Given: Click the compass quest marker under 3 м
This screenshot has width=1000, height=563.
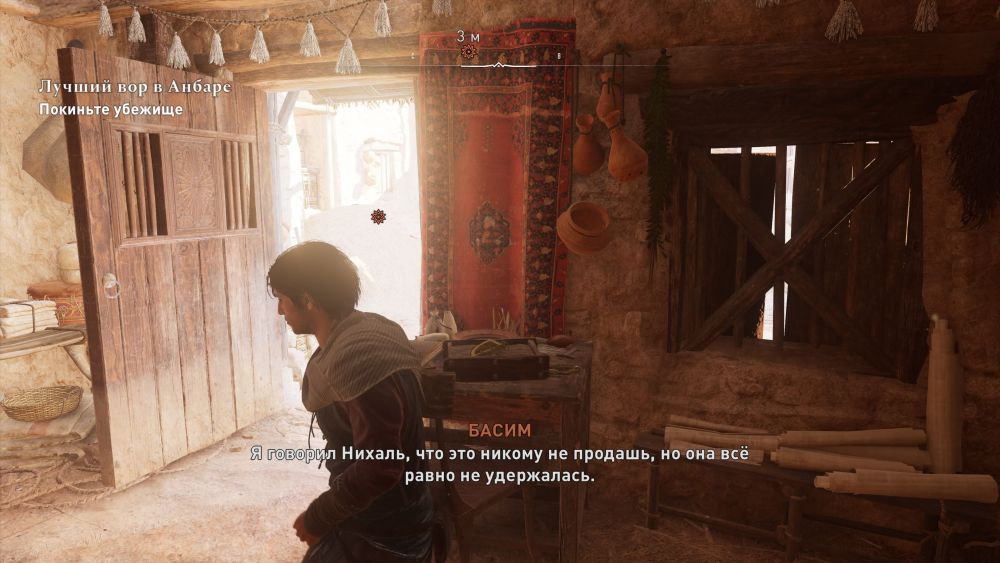Looking at the screenshot, I should click(x=467, y=51).
